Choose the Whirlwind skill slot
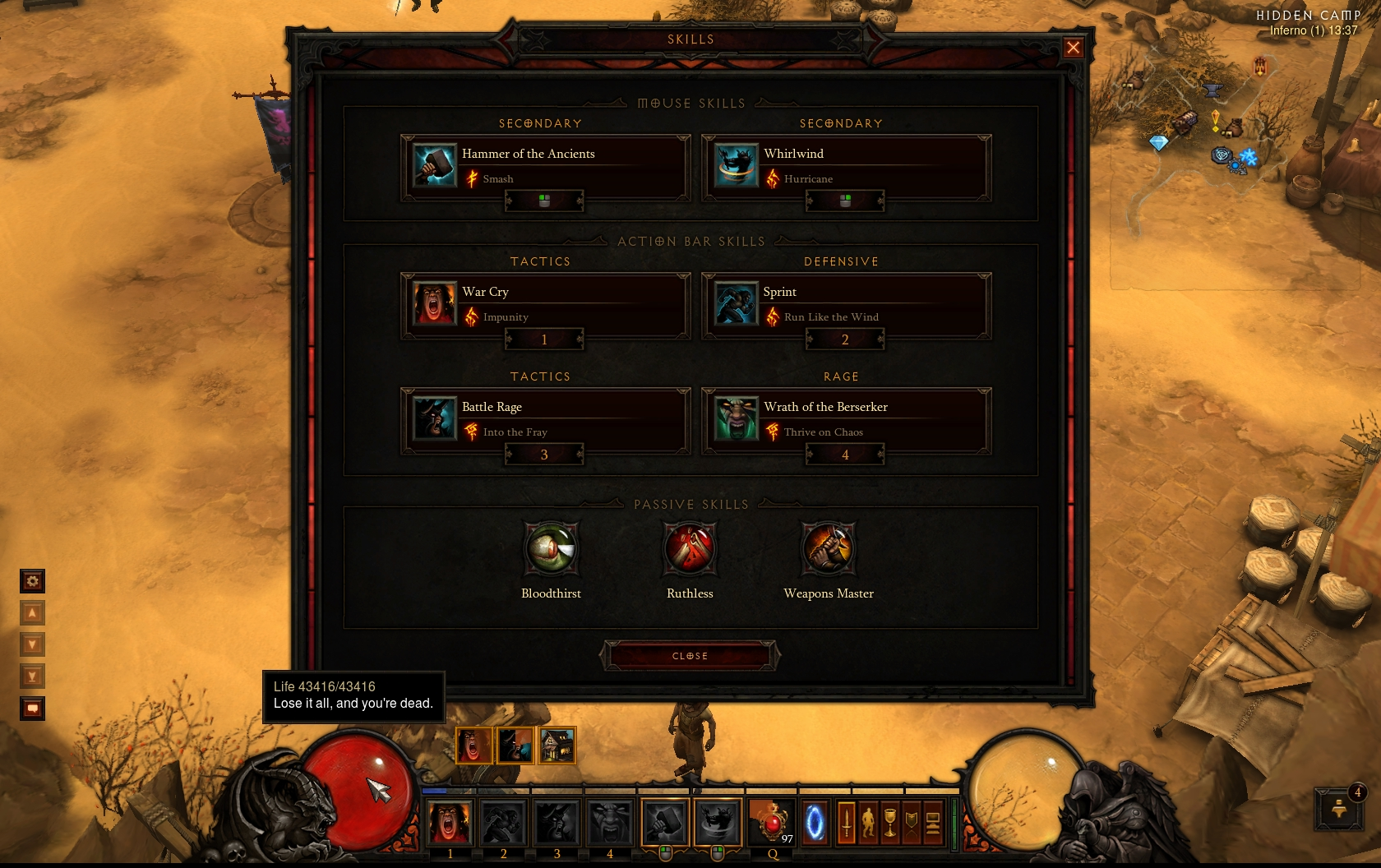Image resolution: width=1381 pixels, height=868 pixels. click(845, 167)
